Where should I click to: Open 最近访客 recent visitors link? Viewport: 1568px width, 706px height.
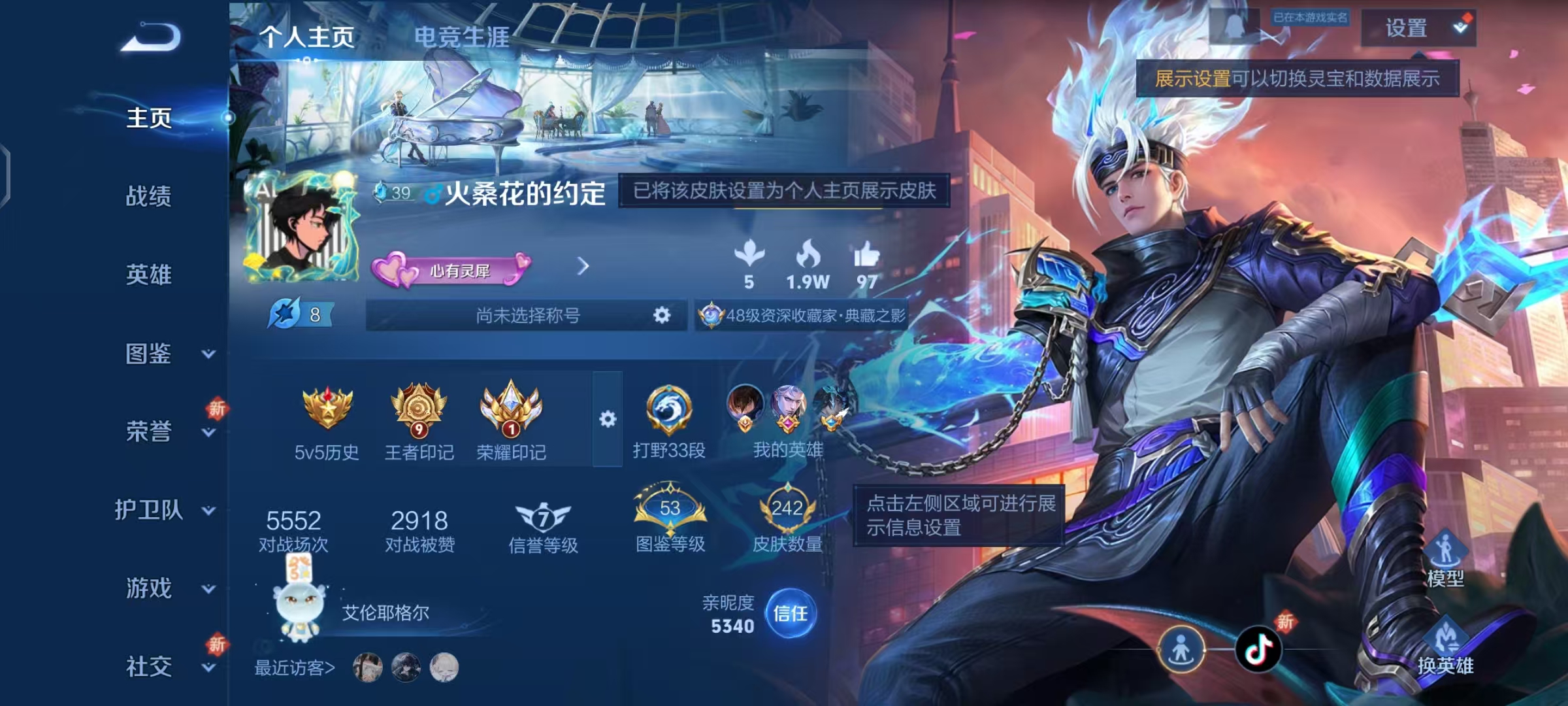click(x=295, y=667)
